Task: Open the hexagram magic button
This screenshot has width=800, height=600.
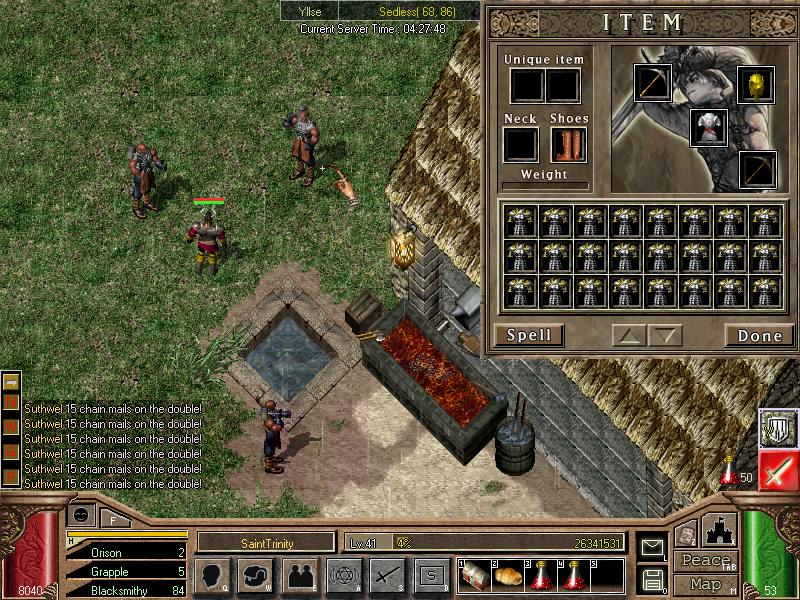Action: click(343, 575)
